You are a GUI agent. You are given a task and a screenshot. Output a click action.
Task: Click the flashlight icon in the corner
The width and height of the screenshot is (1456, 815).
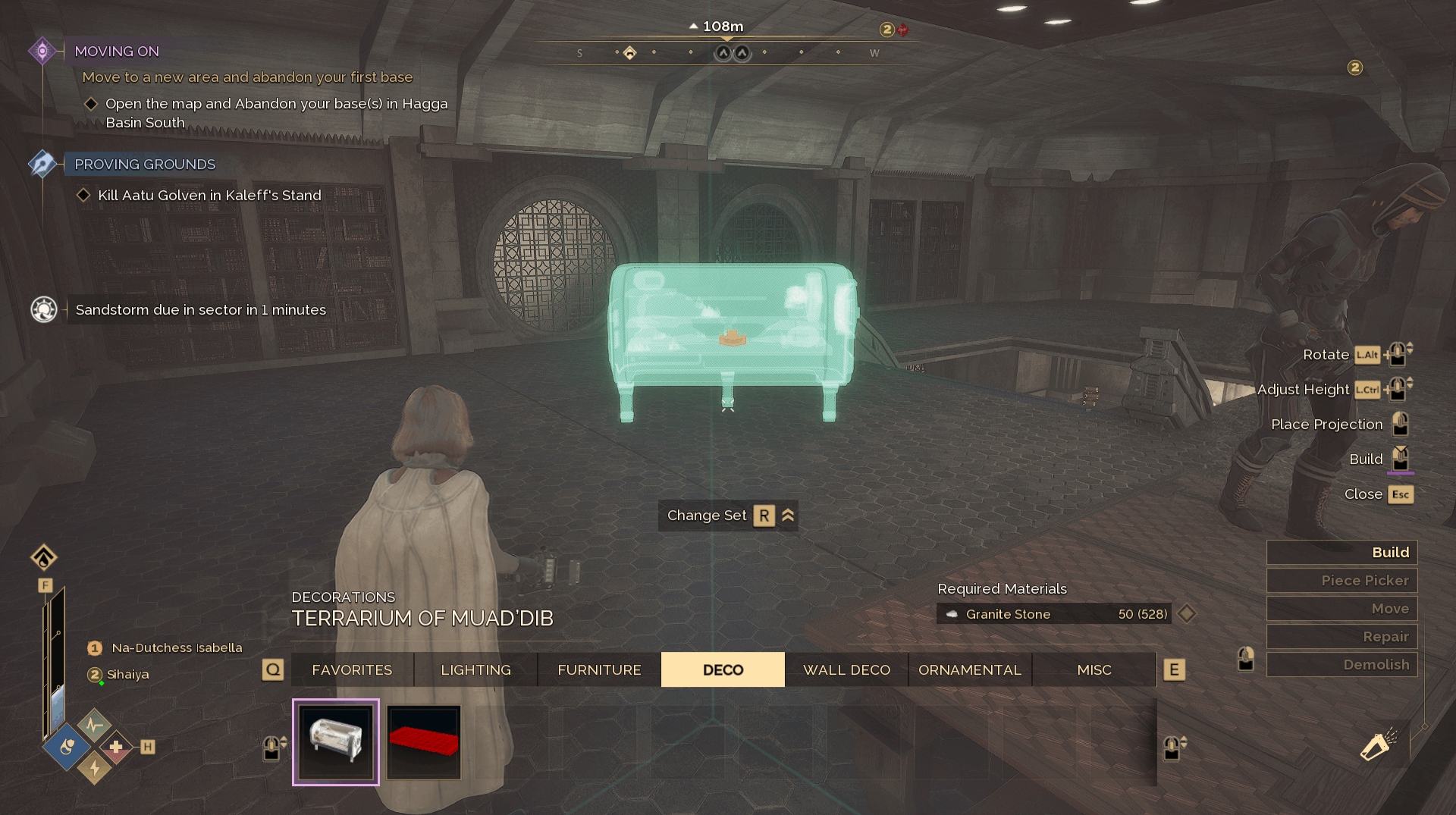click(1377, 745)
